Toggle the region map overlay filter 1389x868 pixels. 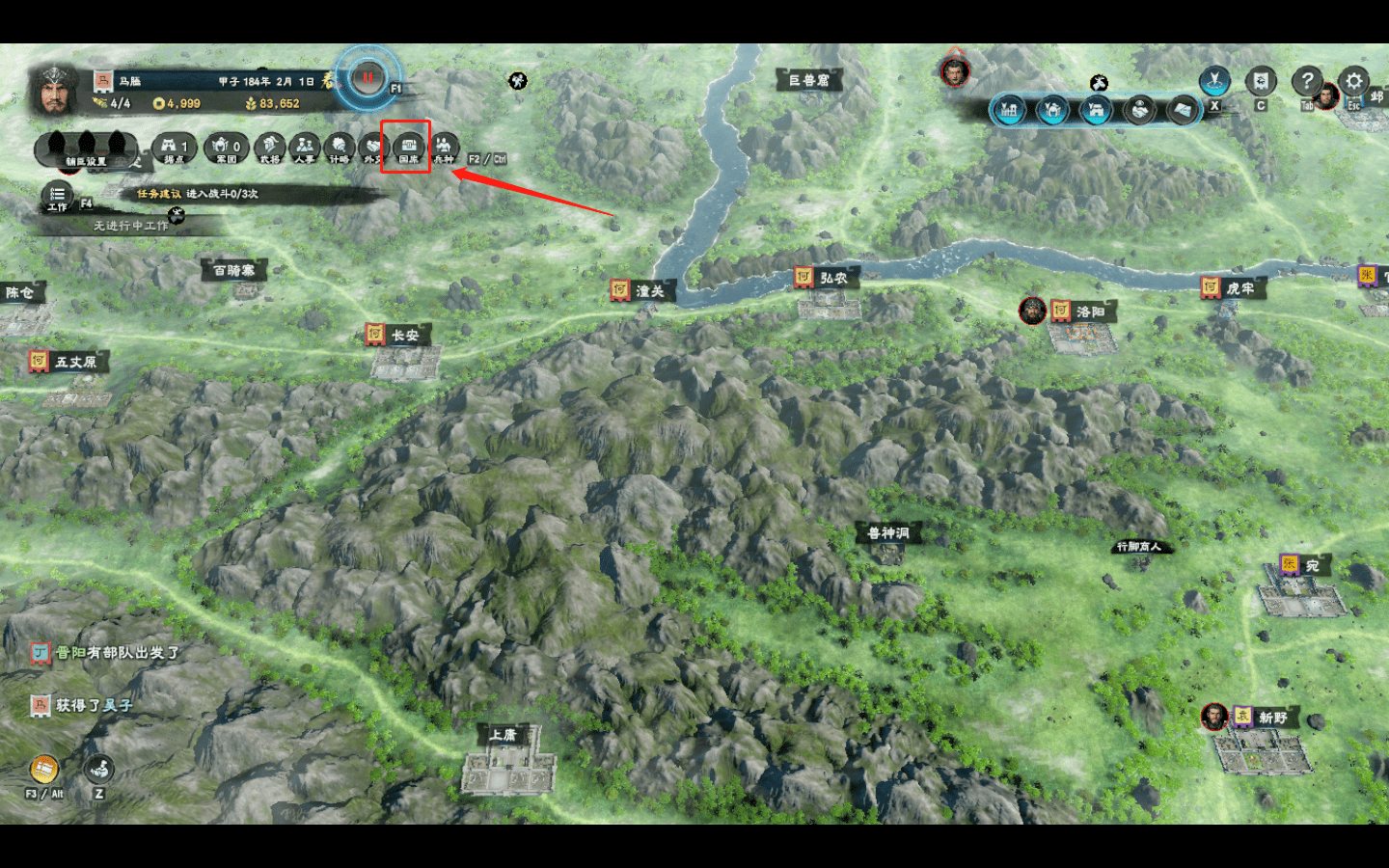(x=1183, y=109)
